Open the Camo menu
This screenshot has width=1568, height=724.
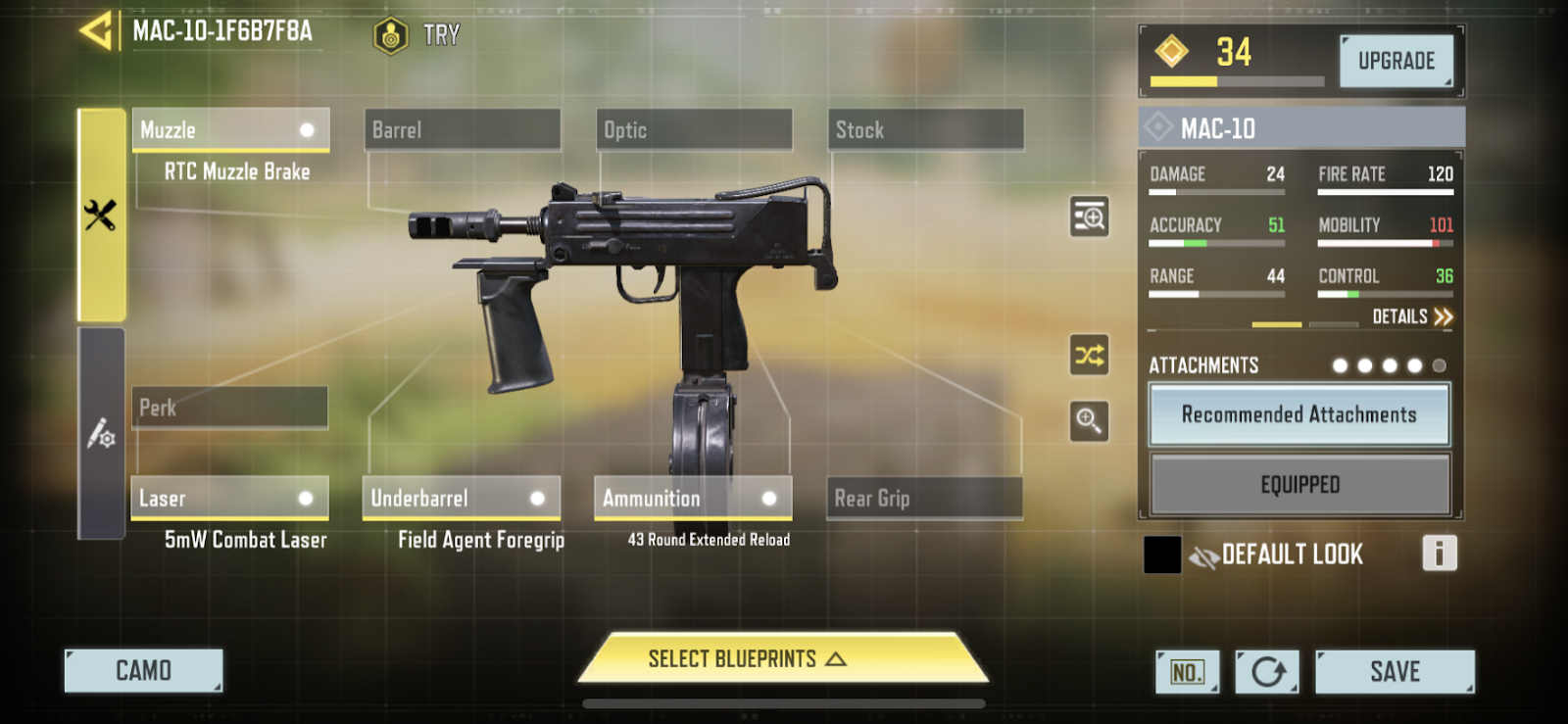[143, 671]
